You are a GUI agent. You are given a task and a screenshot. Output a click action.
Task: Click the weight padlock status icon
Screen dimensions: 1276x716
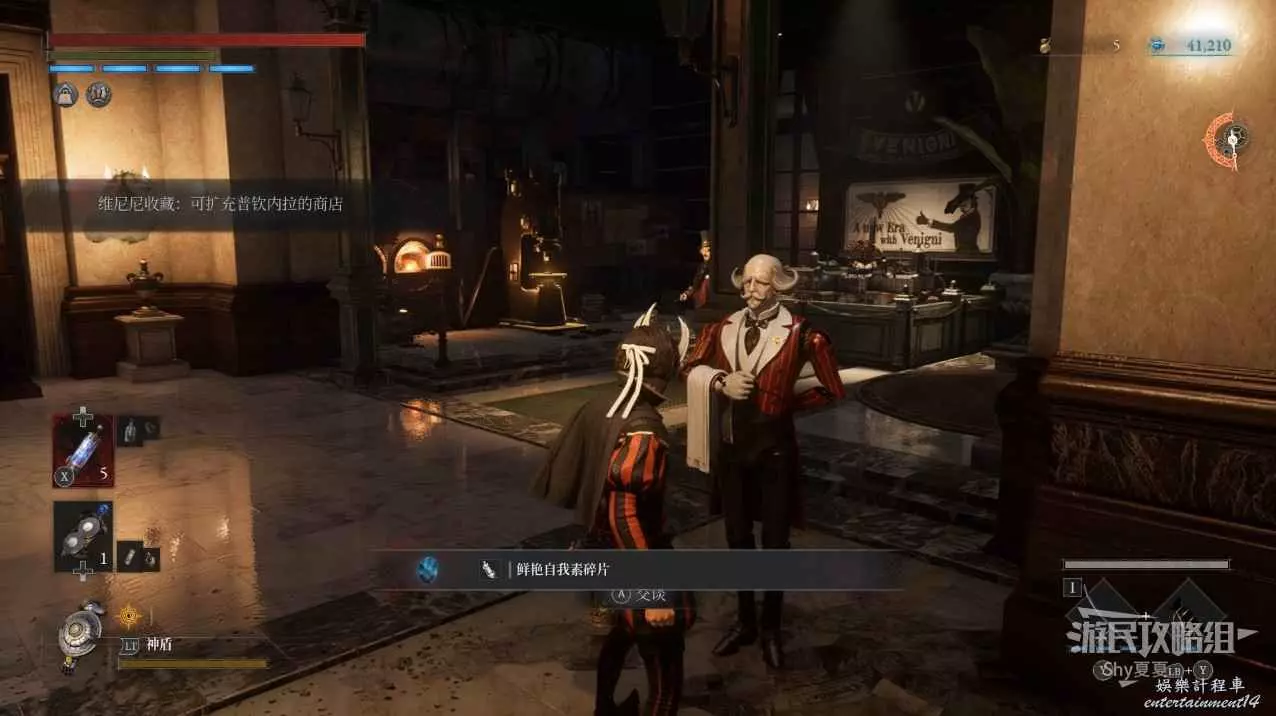(66, 94)
